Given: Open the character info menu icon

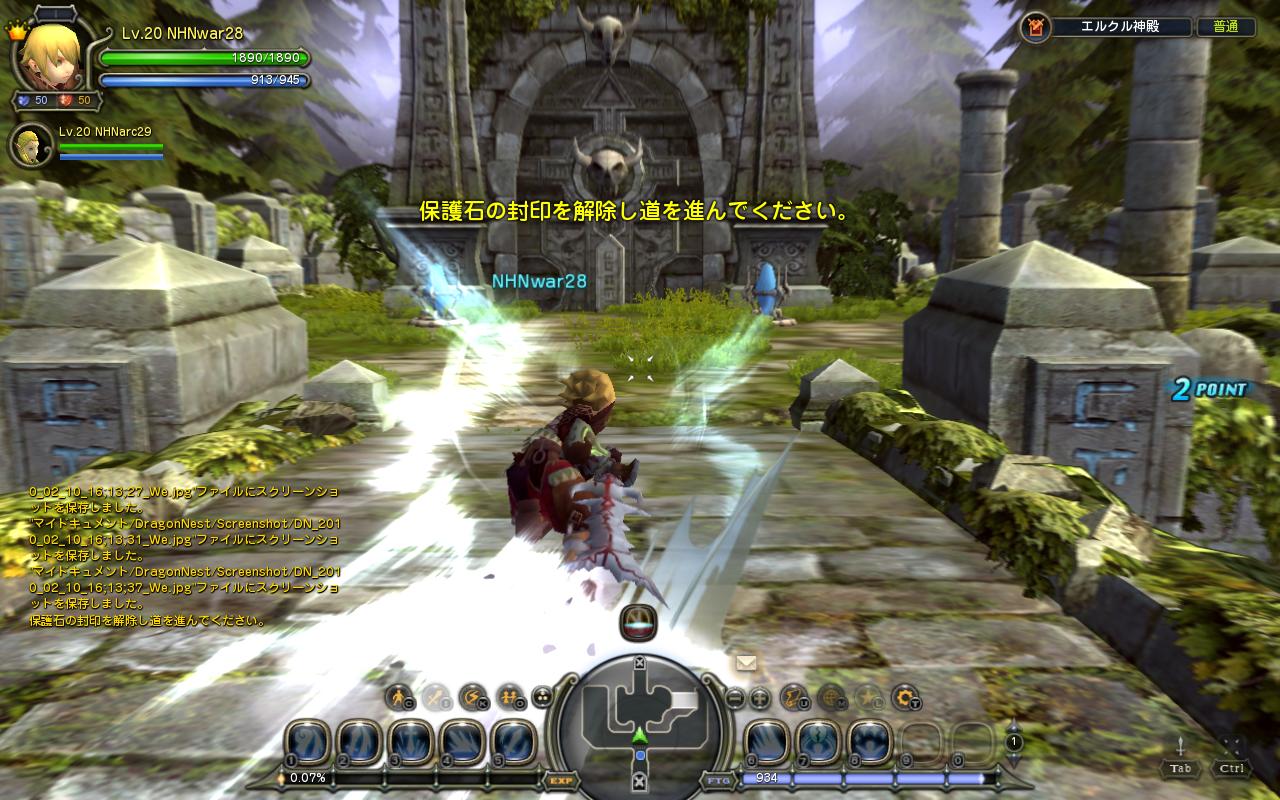Looking at the screenshot, I should (x=399, y=697).
